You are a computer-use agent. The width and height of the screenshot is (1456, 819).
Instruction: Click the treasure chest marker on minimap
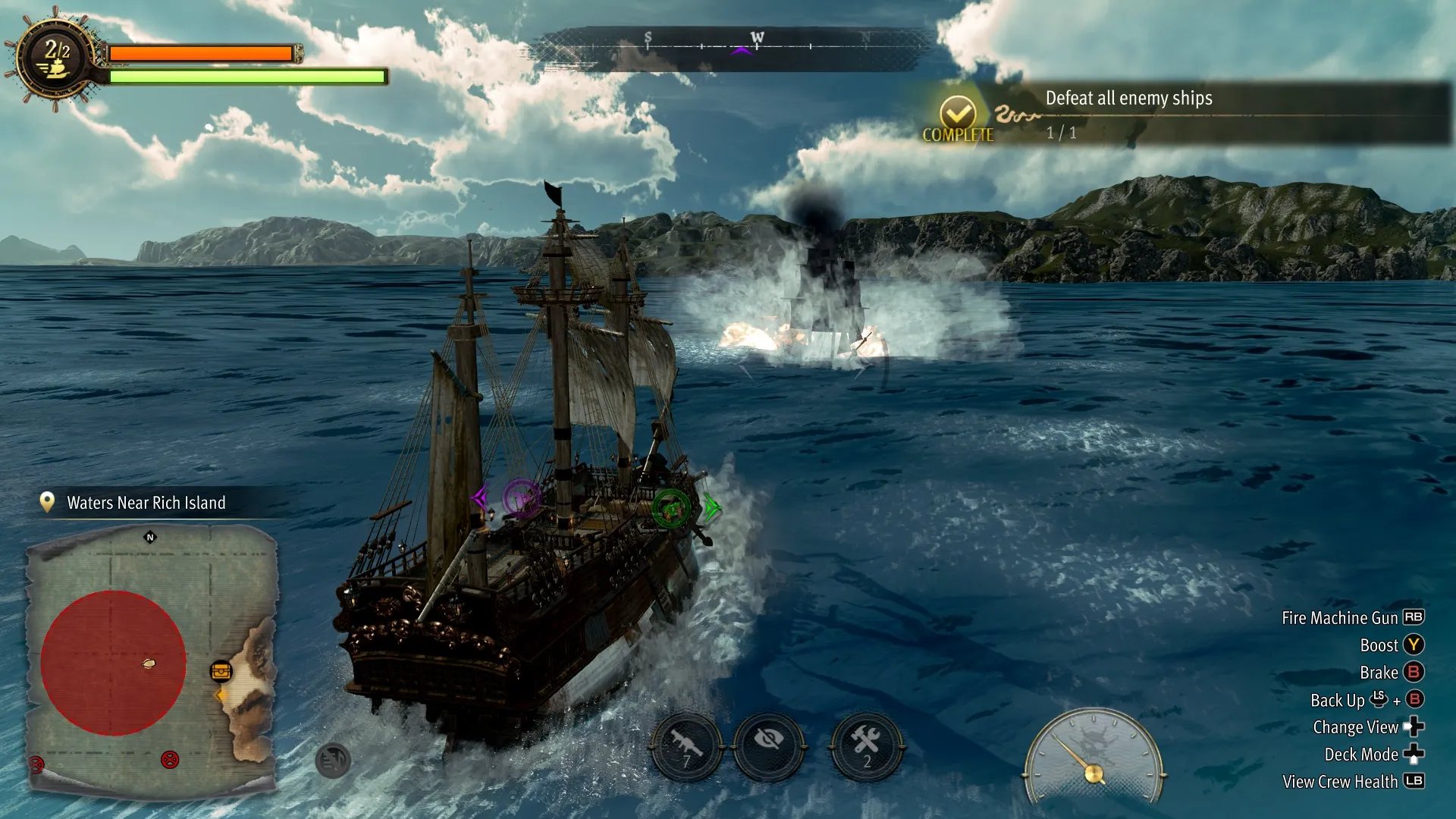pyautogui.click(x=221, y=671)
